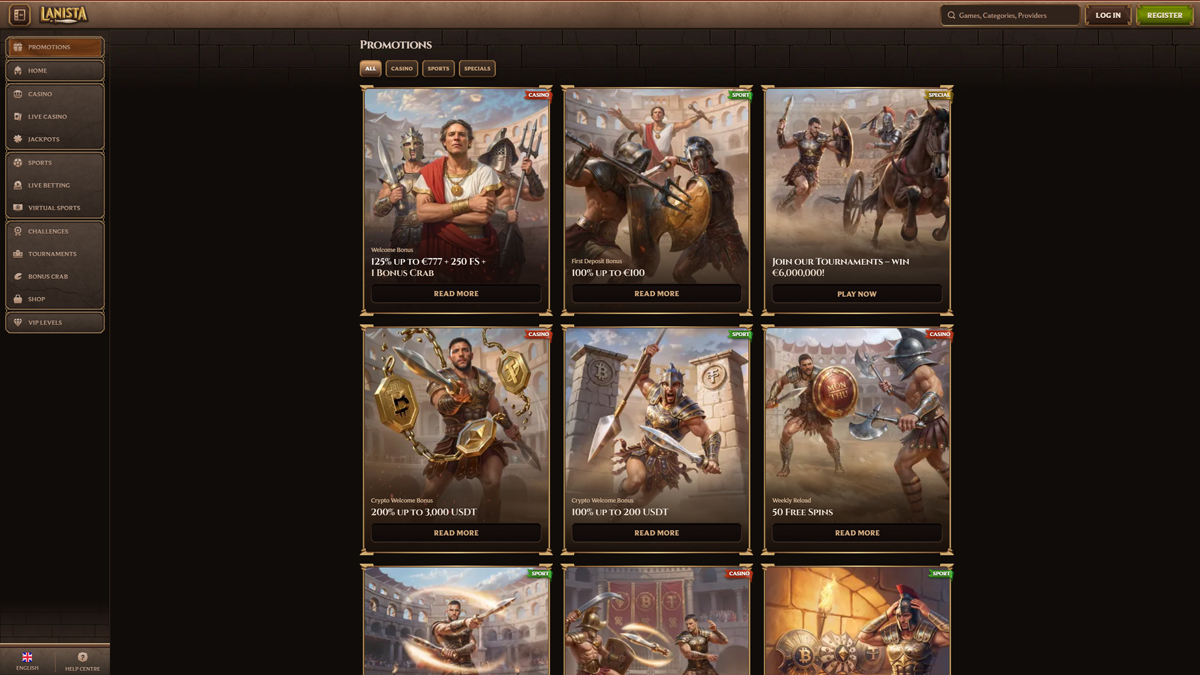Screen dimensions: 1200x675
Task: Filter promotions by Casino tab
Action: [x=401, y=69]
